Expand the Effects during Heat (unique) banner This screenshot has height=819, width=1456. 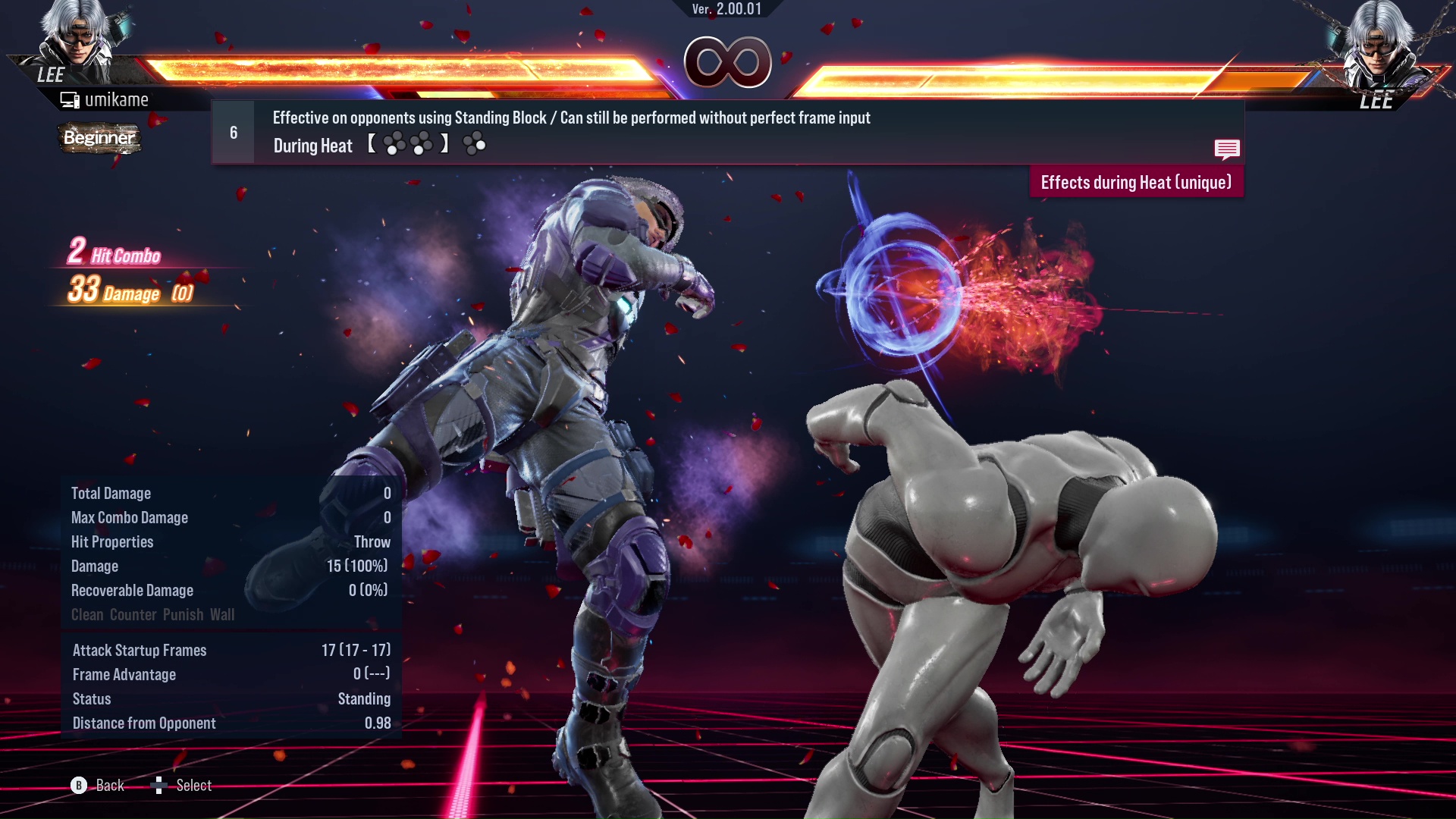point(1135,182)
